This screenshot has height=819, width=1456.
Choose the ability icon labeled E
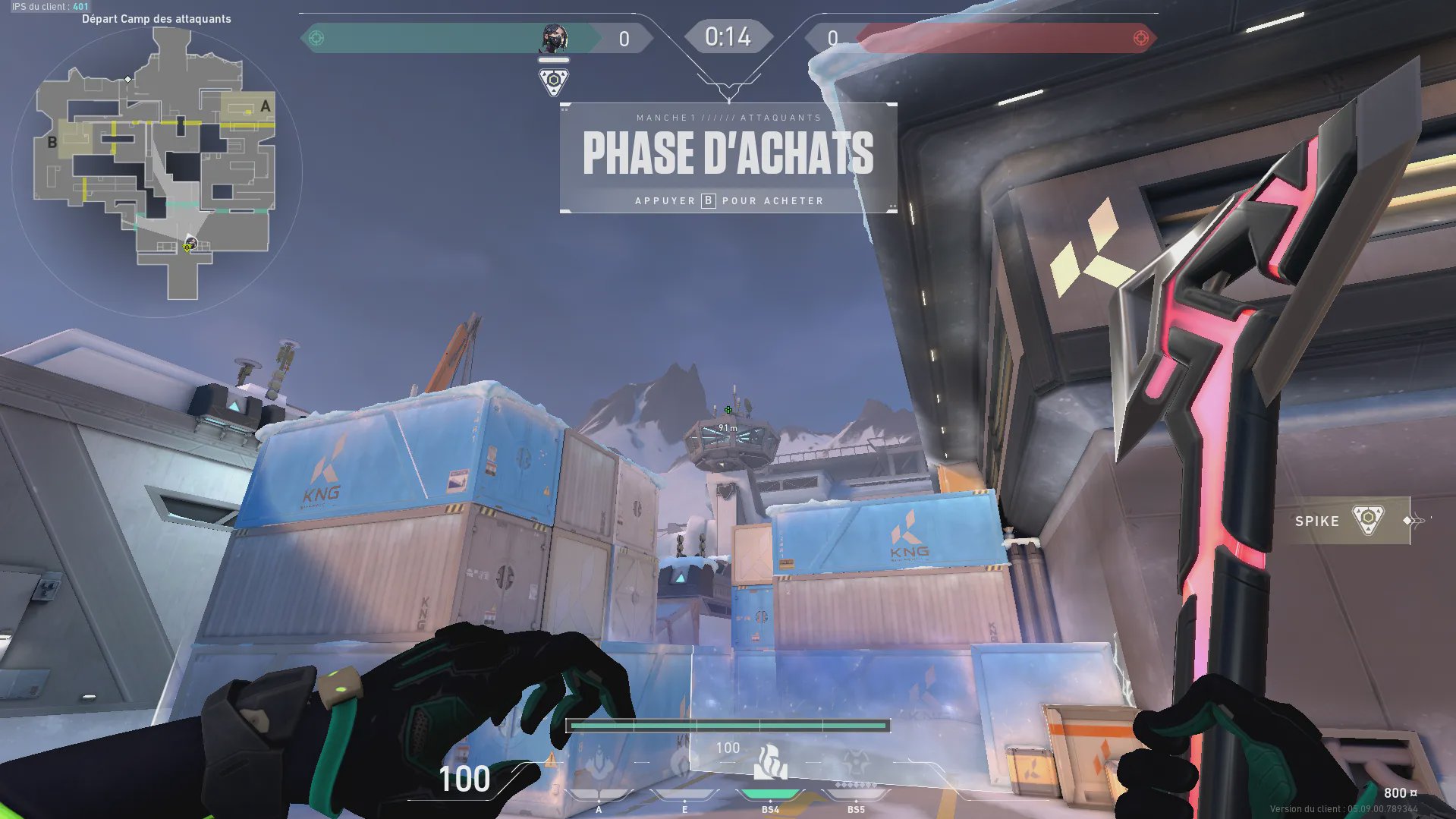[x=684, y=763]
